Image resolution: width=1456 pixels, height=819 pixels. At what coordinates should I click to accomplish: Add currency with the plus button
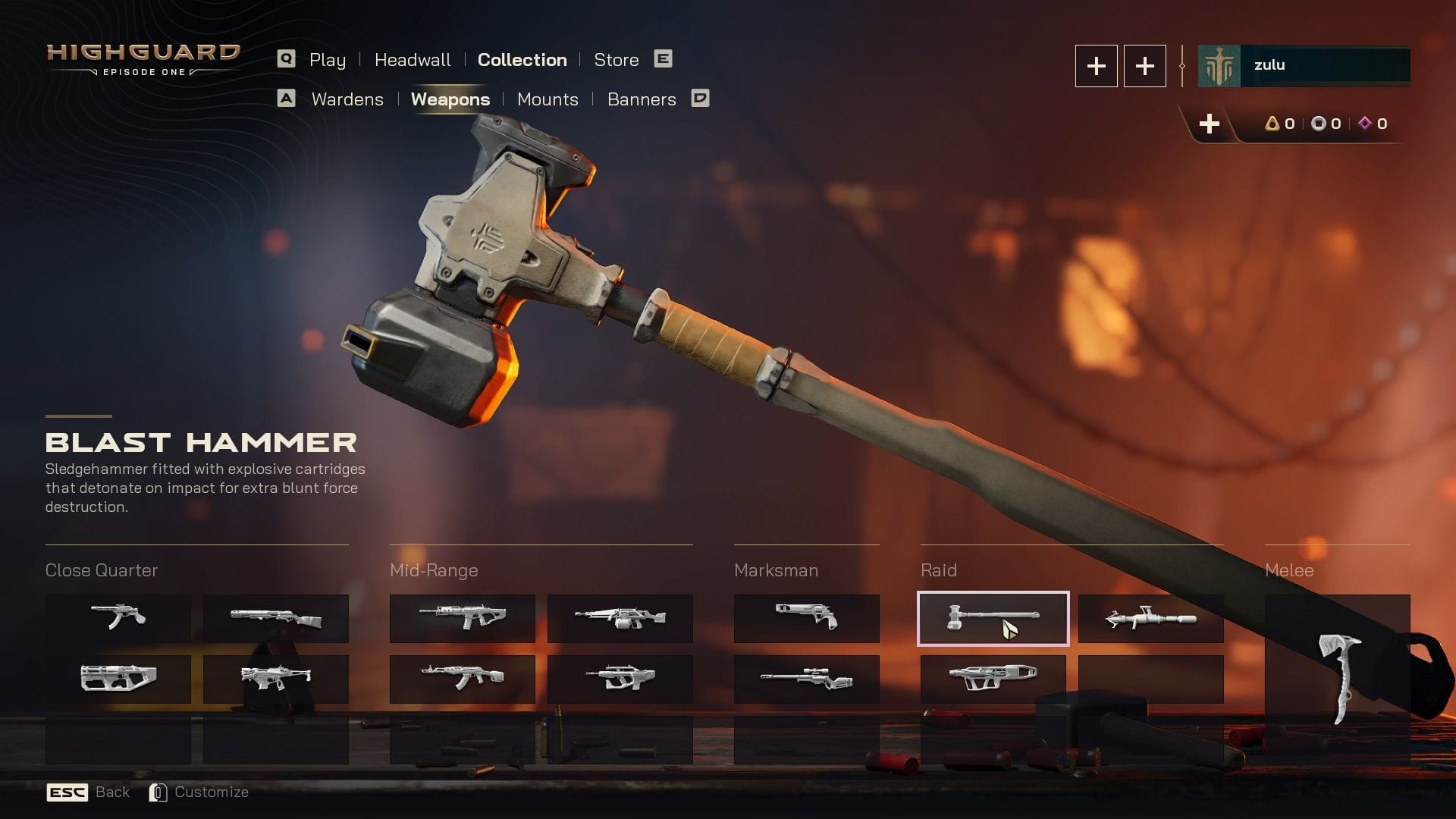[1209, 124]
